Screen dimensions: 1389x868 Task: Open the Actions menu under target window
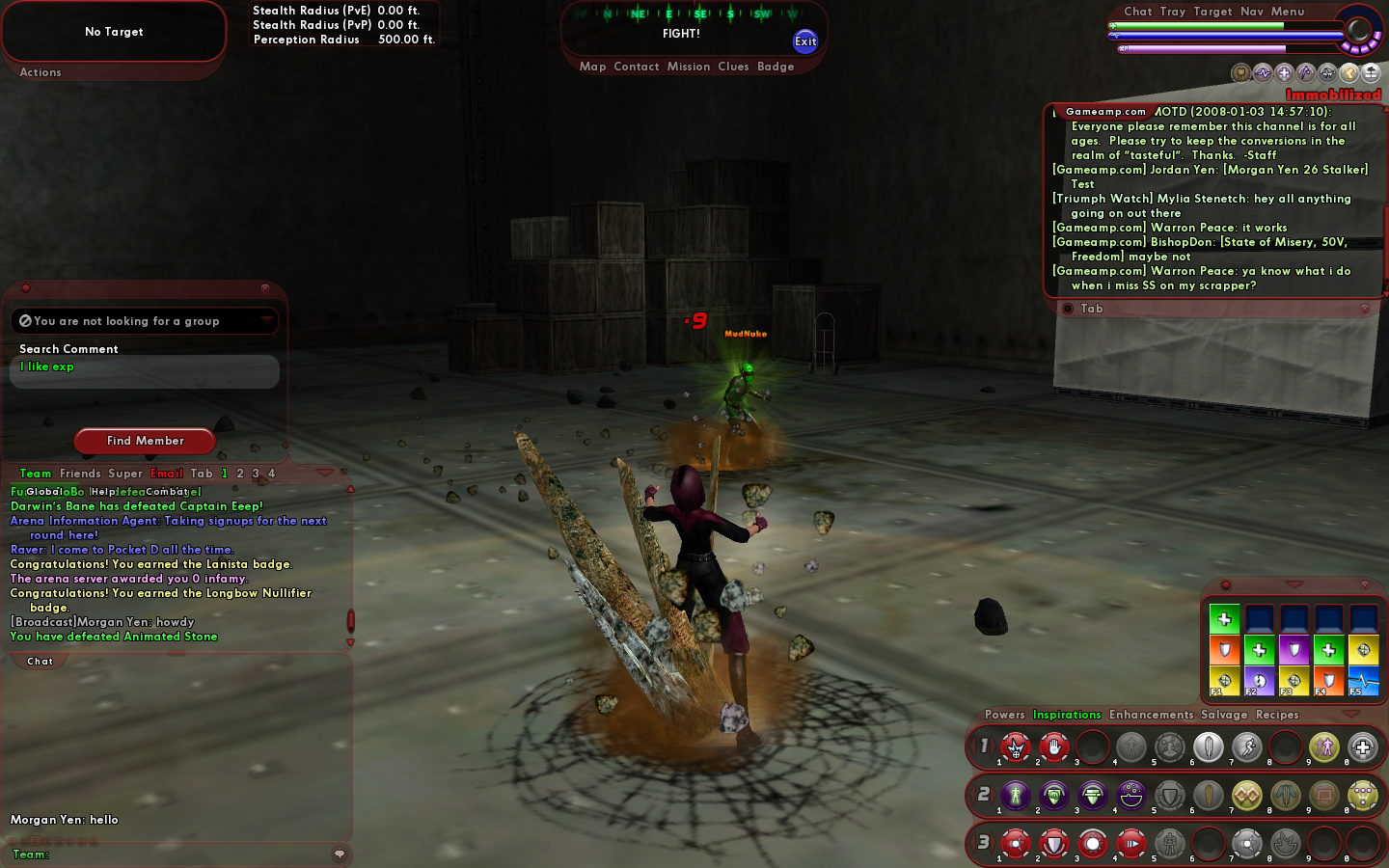(x=41, y=72)
